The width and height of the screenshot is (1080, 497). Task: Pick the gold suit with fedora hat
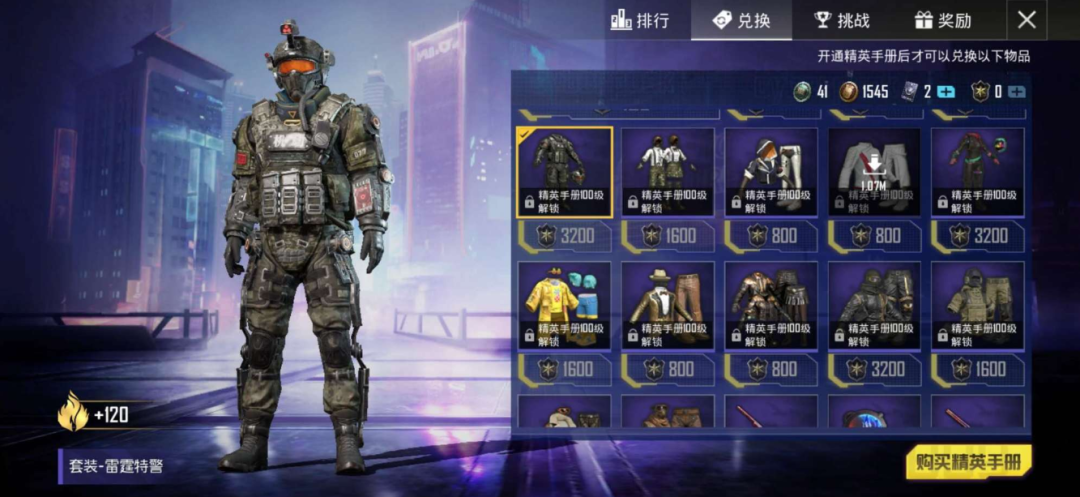coord(668,305)
